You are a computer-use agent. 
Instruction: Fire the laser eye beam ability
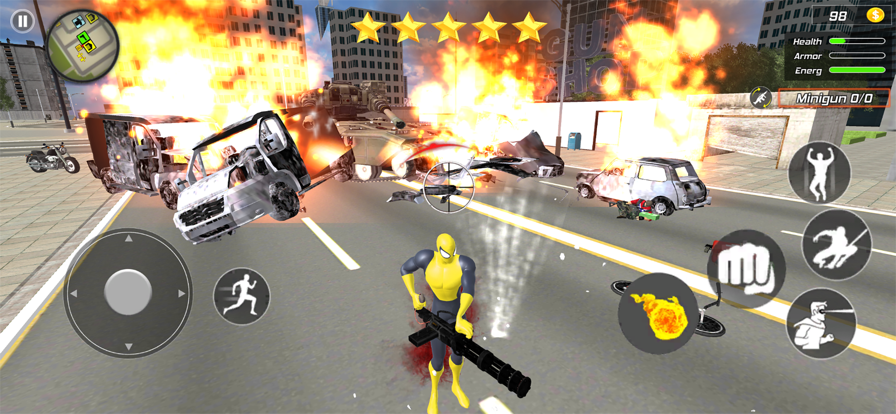click(821, 324)
